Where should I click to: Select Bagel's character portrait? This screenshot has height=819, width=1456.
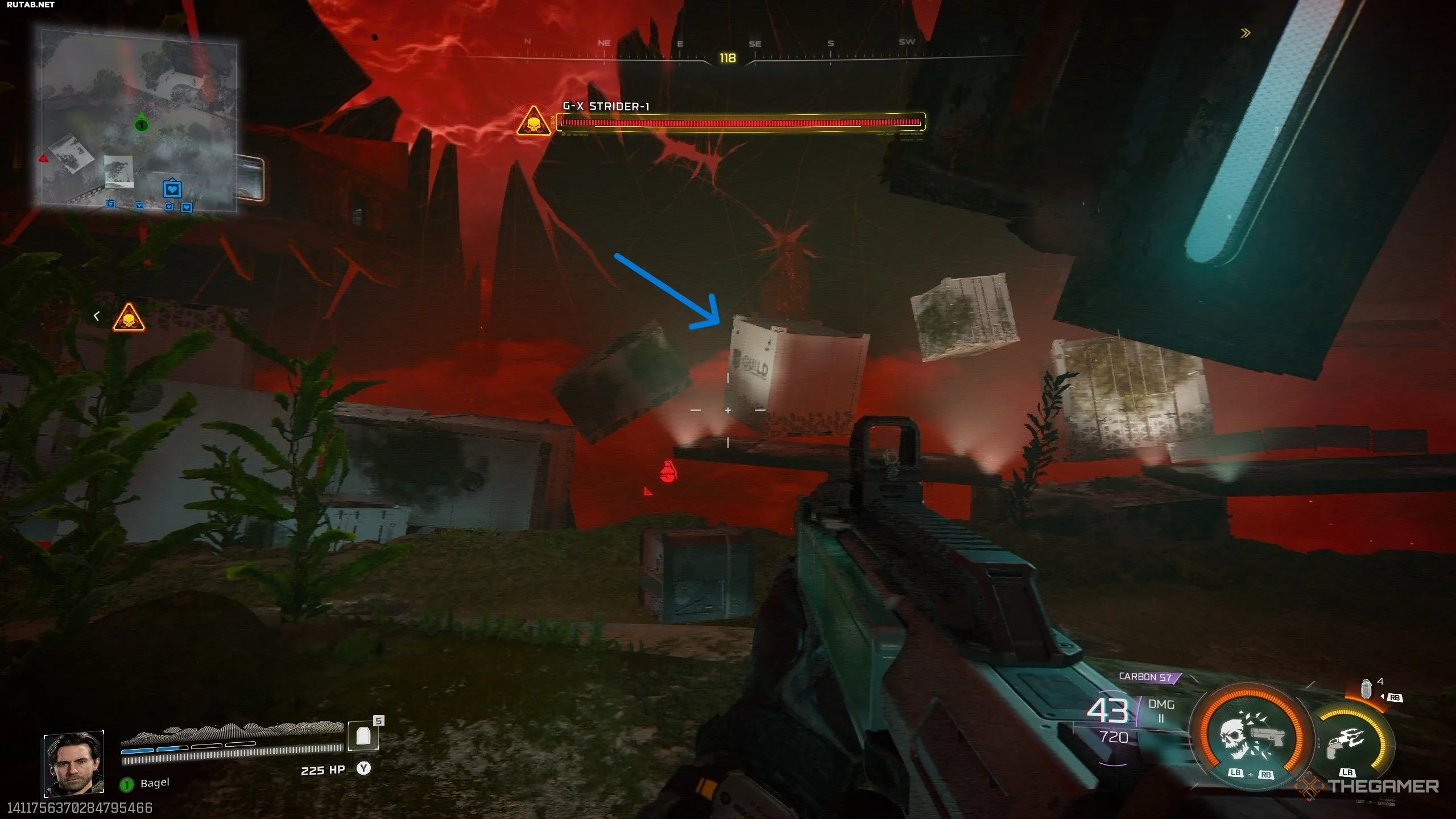pyautogui.click(x=74, y=763)
